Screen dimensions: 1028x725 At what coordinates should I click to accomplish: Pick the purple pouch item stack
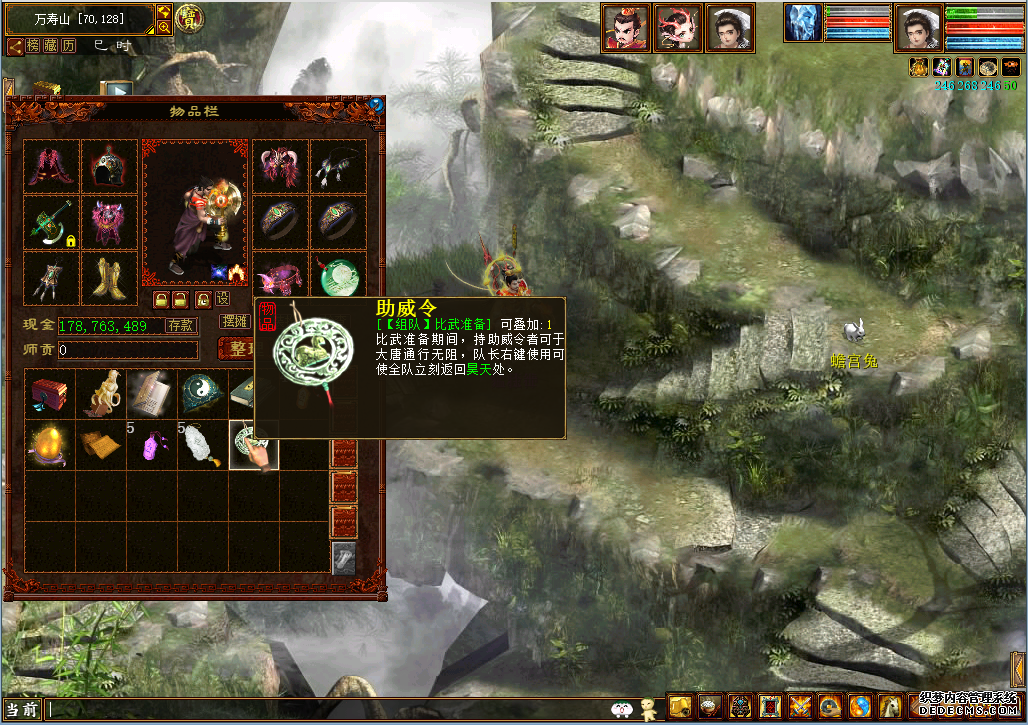tap(152, 445)
